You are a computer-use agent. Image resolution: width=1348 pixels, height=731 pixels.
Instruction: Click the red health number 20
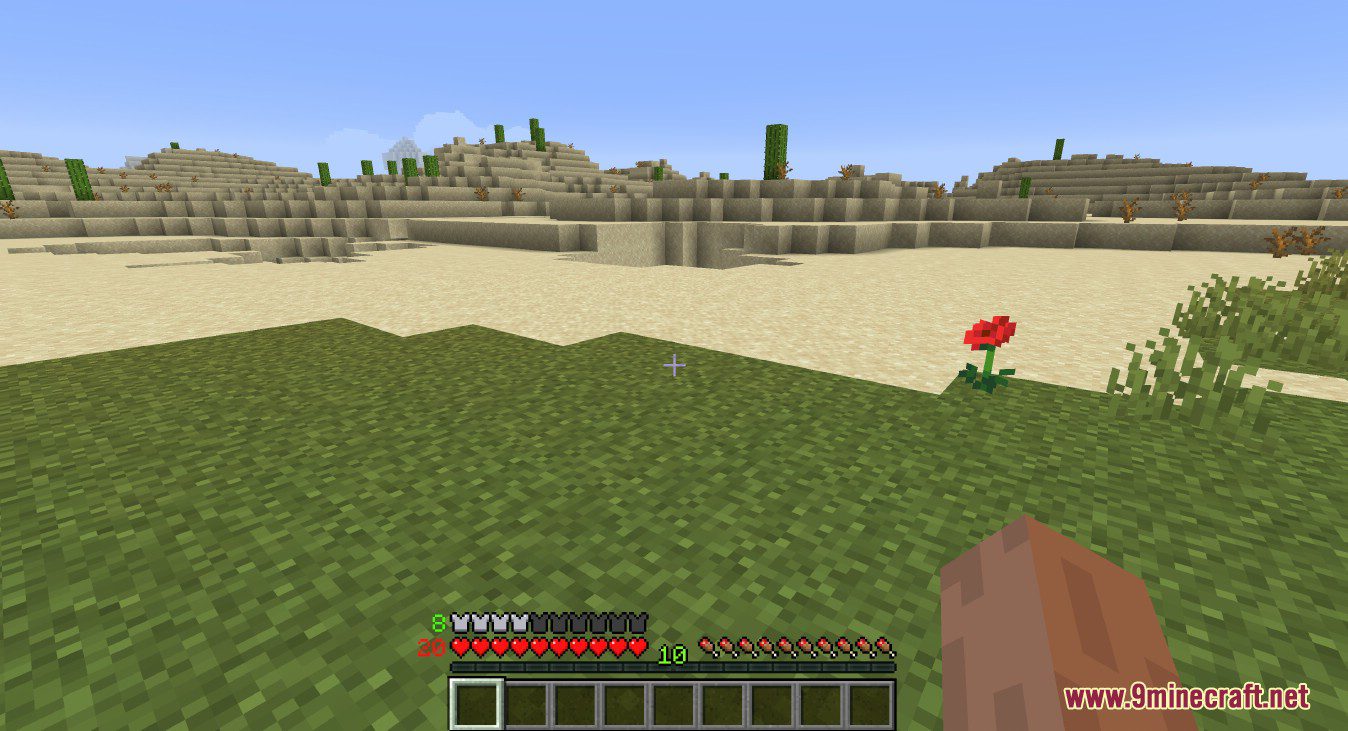coord(432,648)
